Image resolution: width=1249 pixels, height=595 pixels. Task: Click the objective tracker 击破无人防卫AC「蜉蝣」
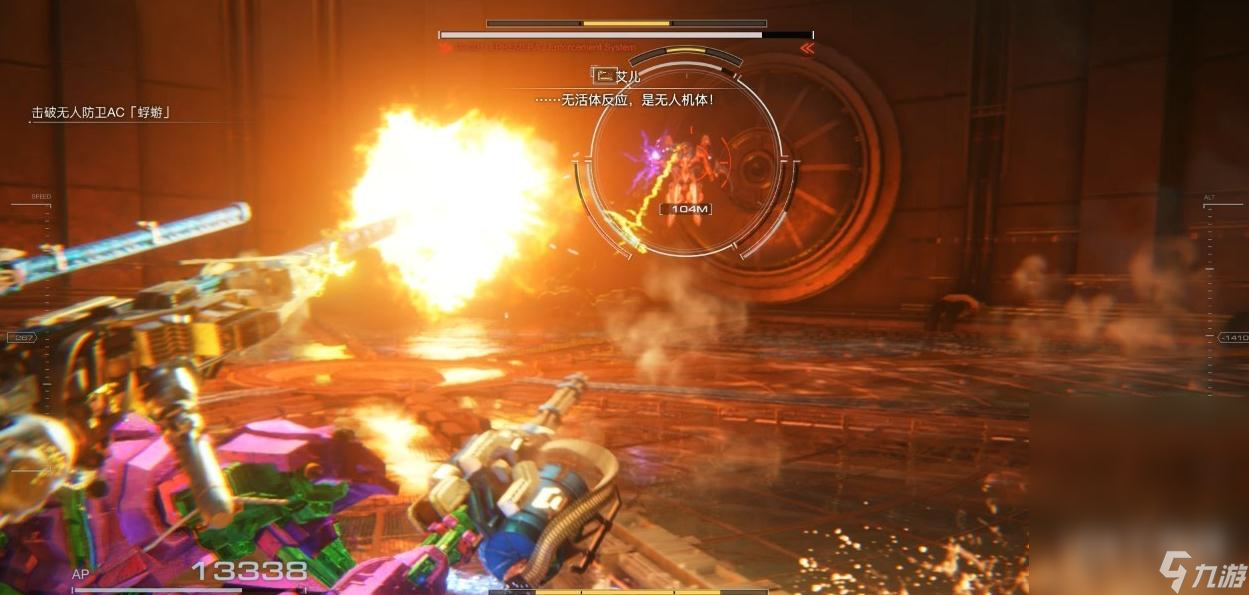click(x=100, y=113)
